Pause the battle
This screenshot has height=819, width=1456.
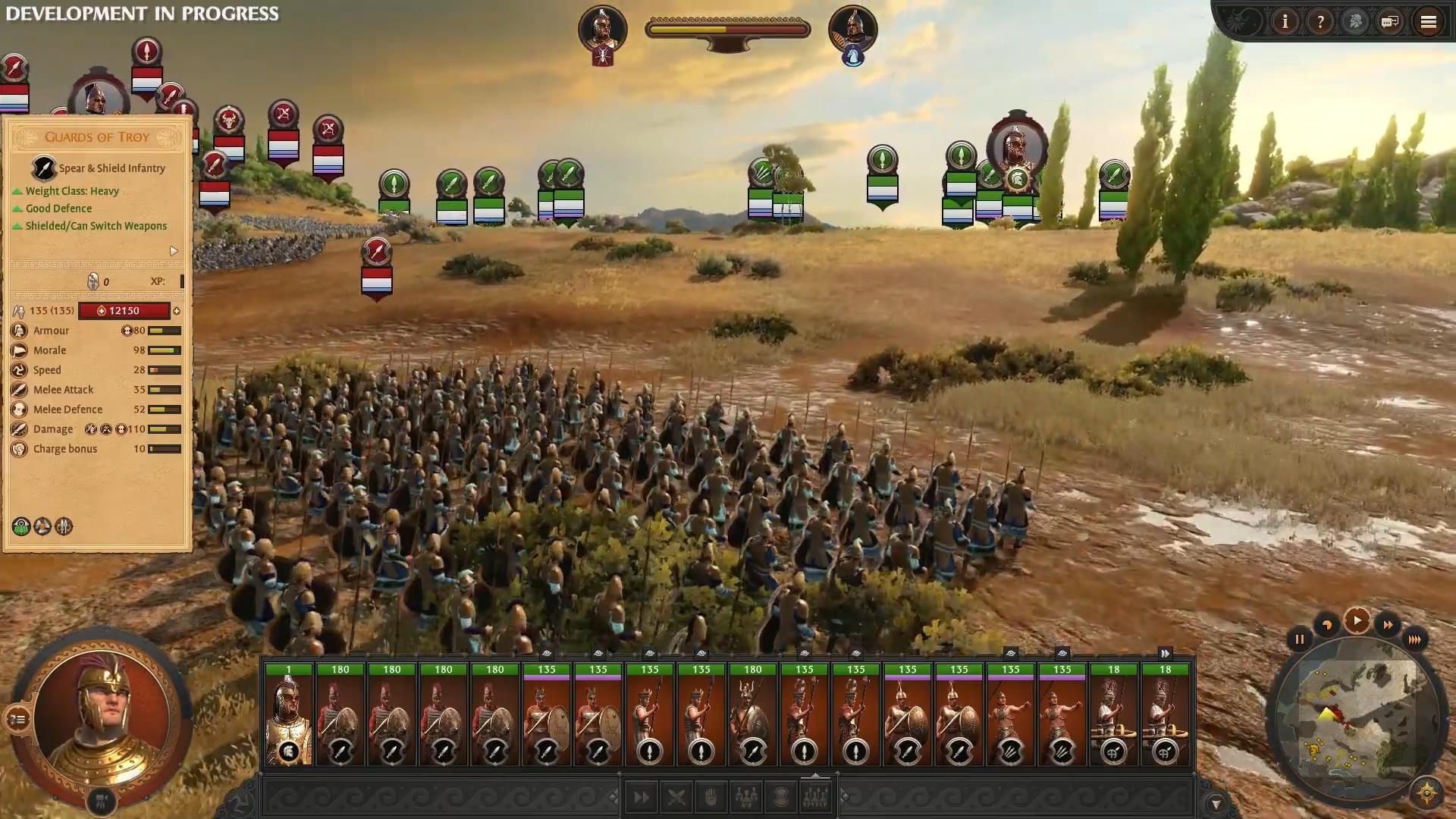pyautogui.click(x=1299, y=639)
